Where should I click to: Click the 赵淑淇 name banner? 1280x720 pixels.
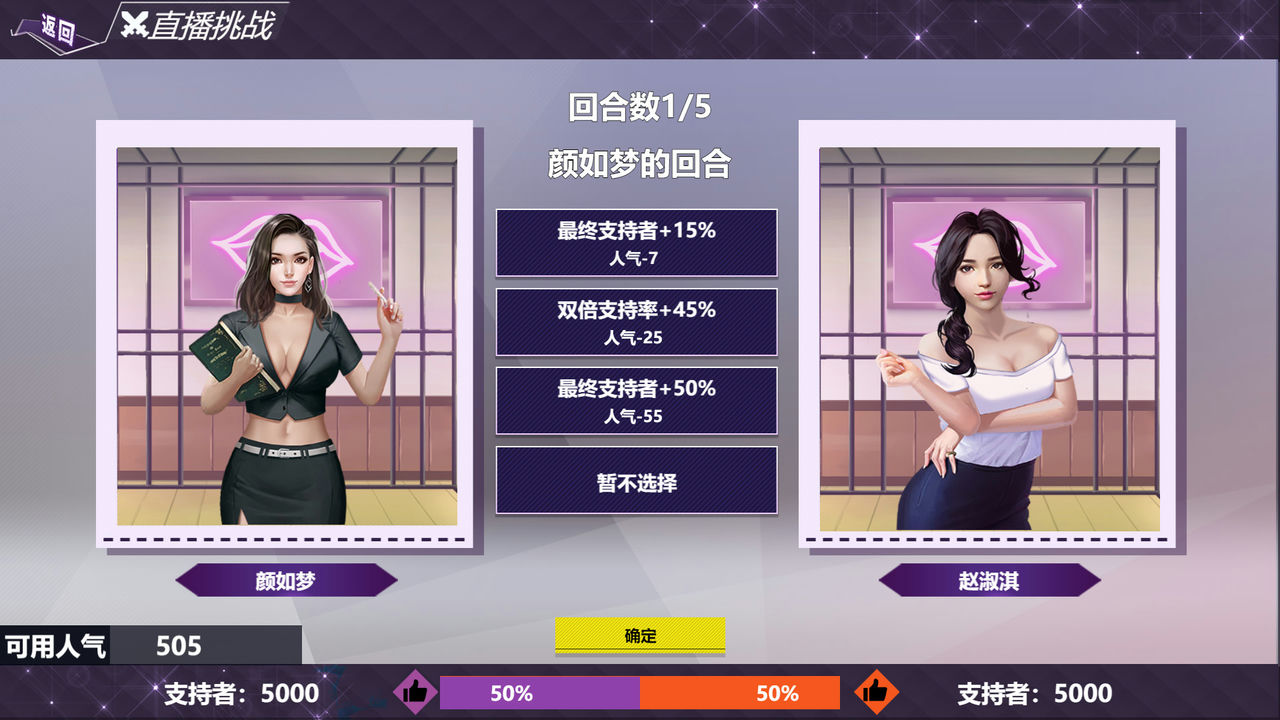(989, 580)
